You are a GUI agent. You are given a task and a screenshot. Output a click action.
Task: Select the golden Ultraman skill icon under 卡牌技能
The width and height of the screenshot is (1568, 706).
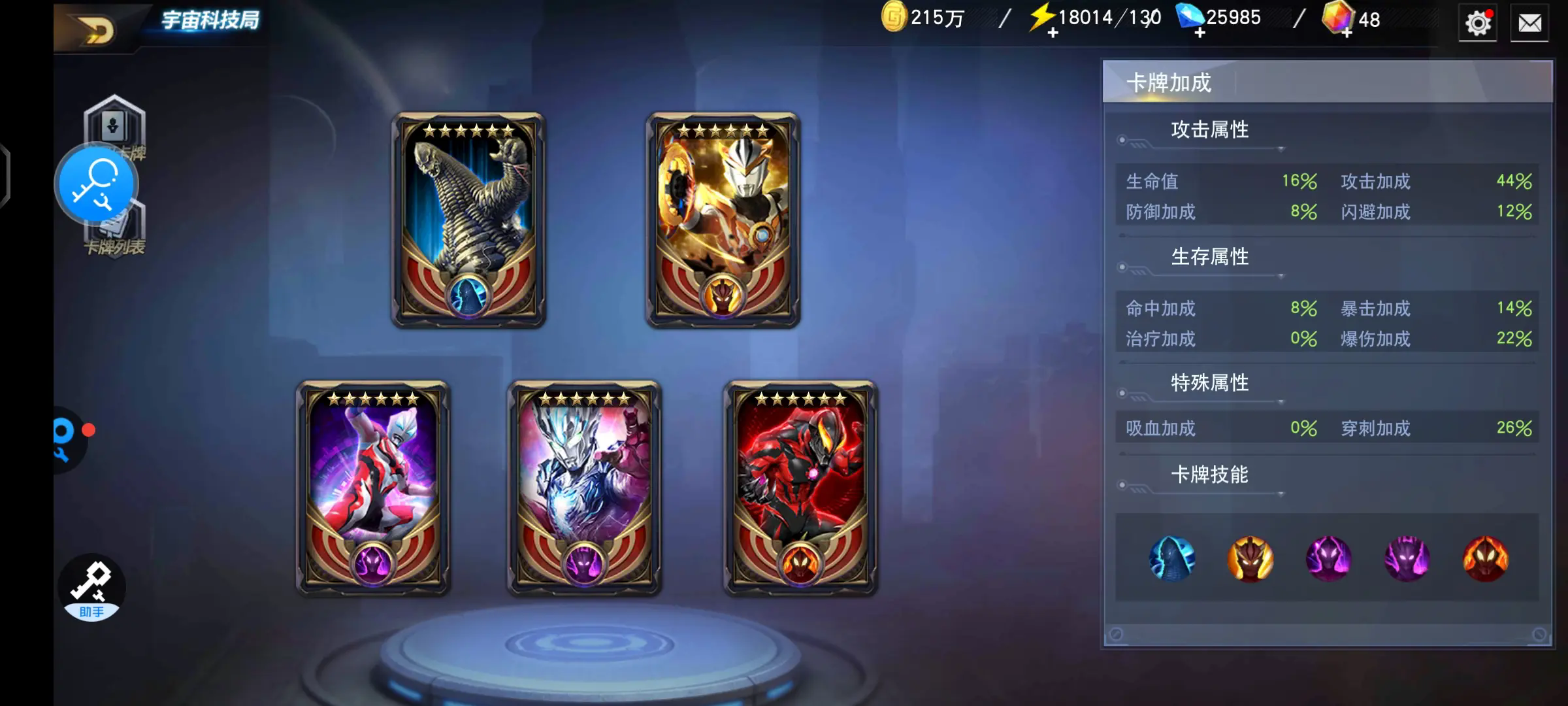click(x=1250, y=559)
